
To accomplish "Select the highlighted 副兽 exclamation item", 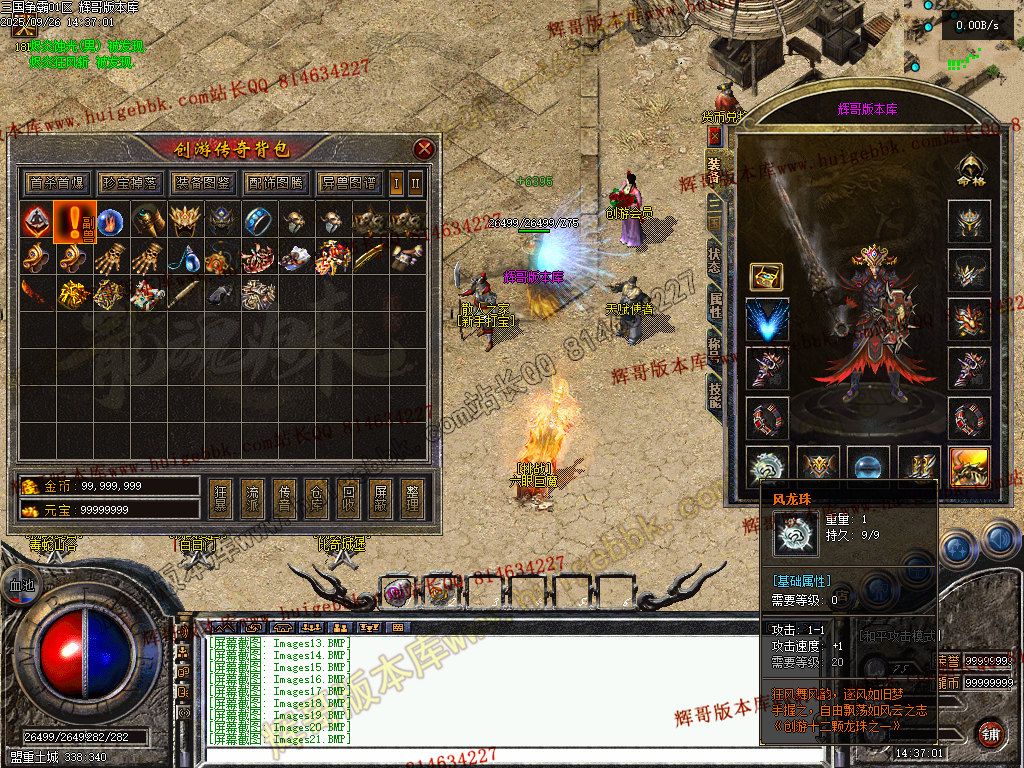I will (x=75, y=221).
